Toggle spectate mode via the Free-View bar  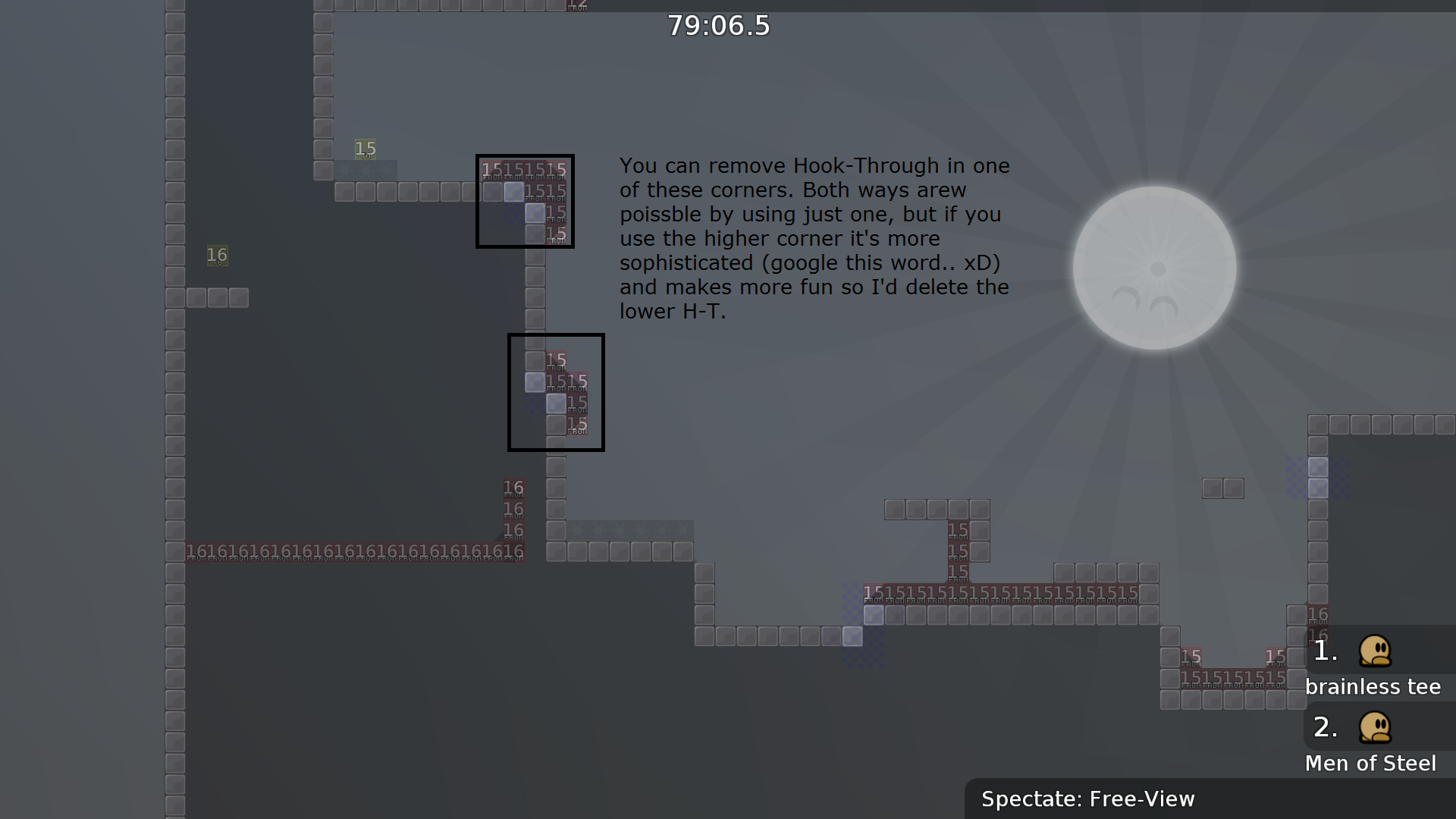1088,799
